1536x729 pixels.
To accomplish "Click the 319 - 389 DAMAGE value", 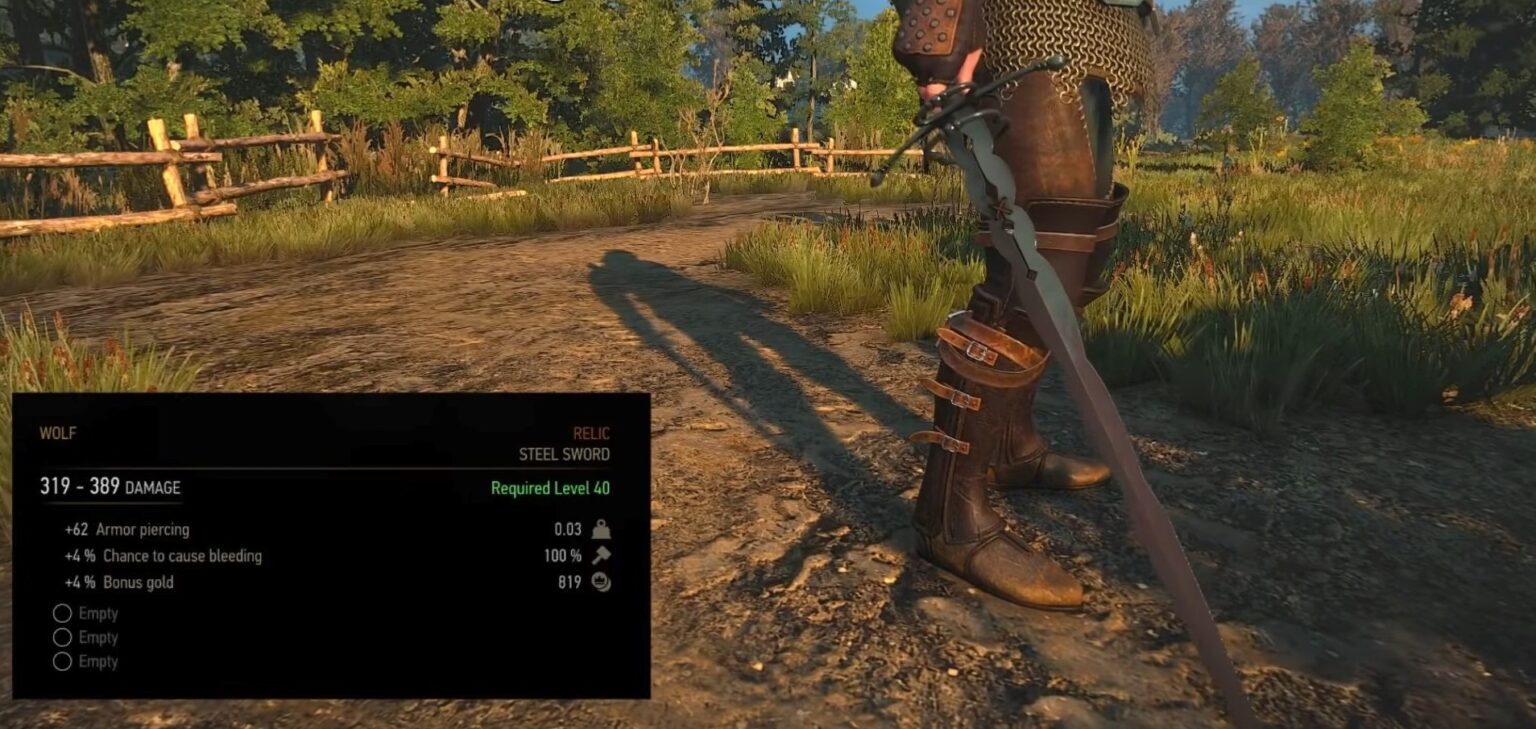I will pos(109,487).
